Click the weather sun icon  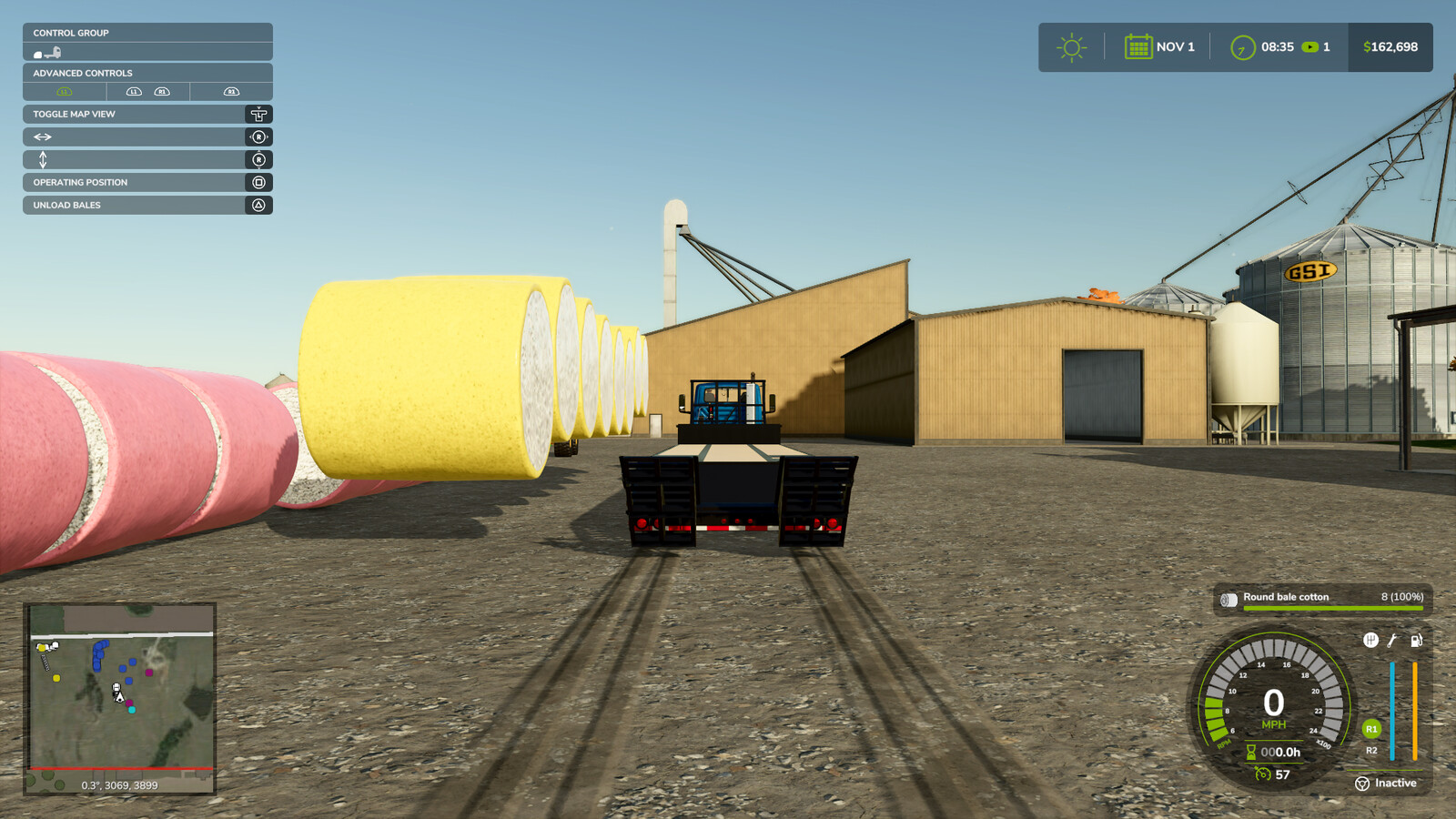tap(1072, 47)
